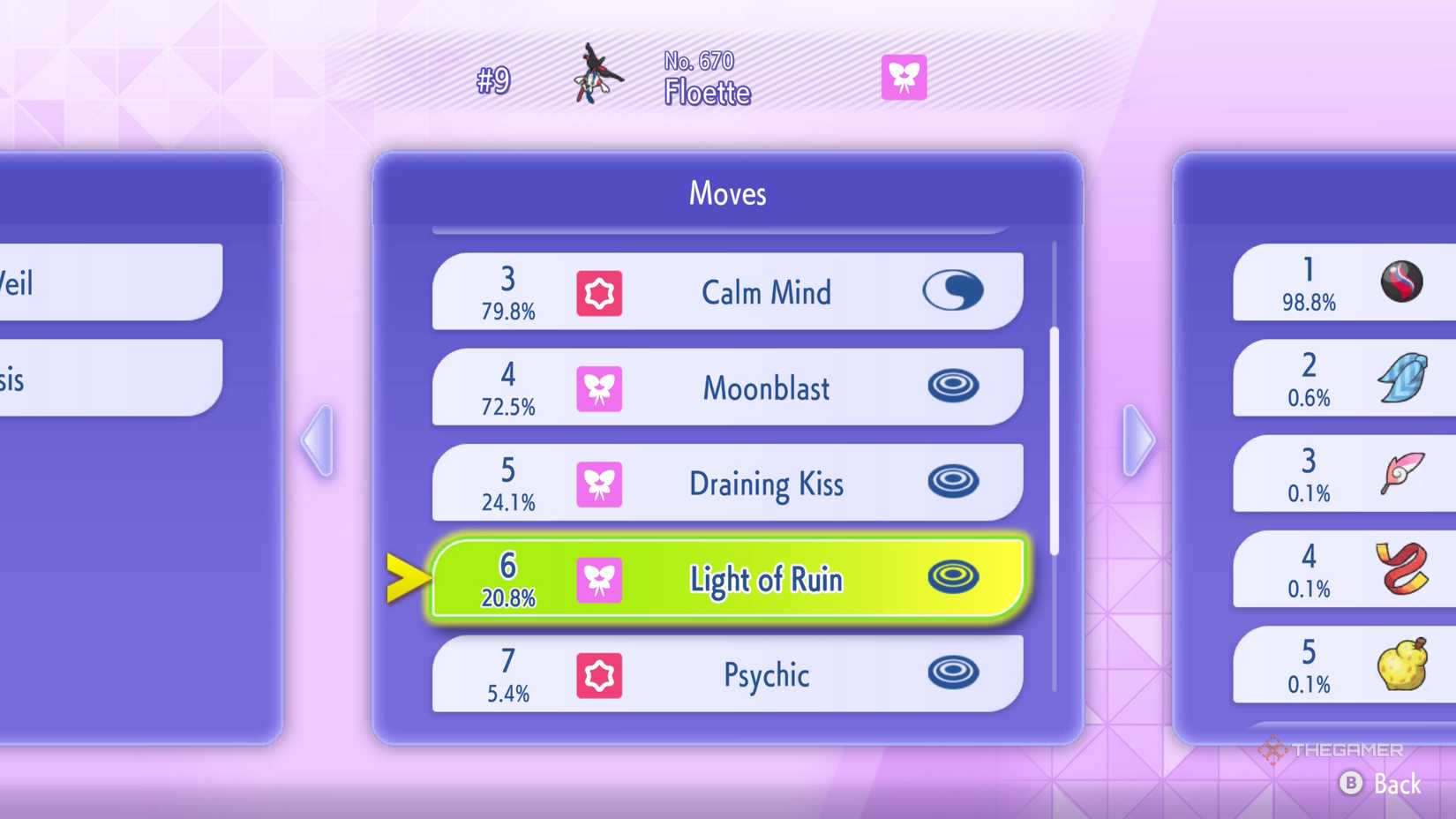
Task: Click the status move category icon on Calm Mind
Action: [x=953, y=292]
